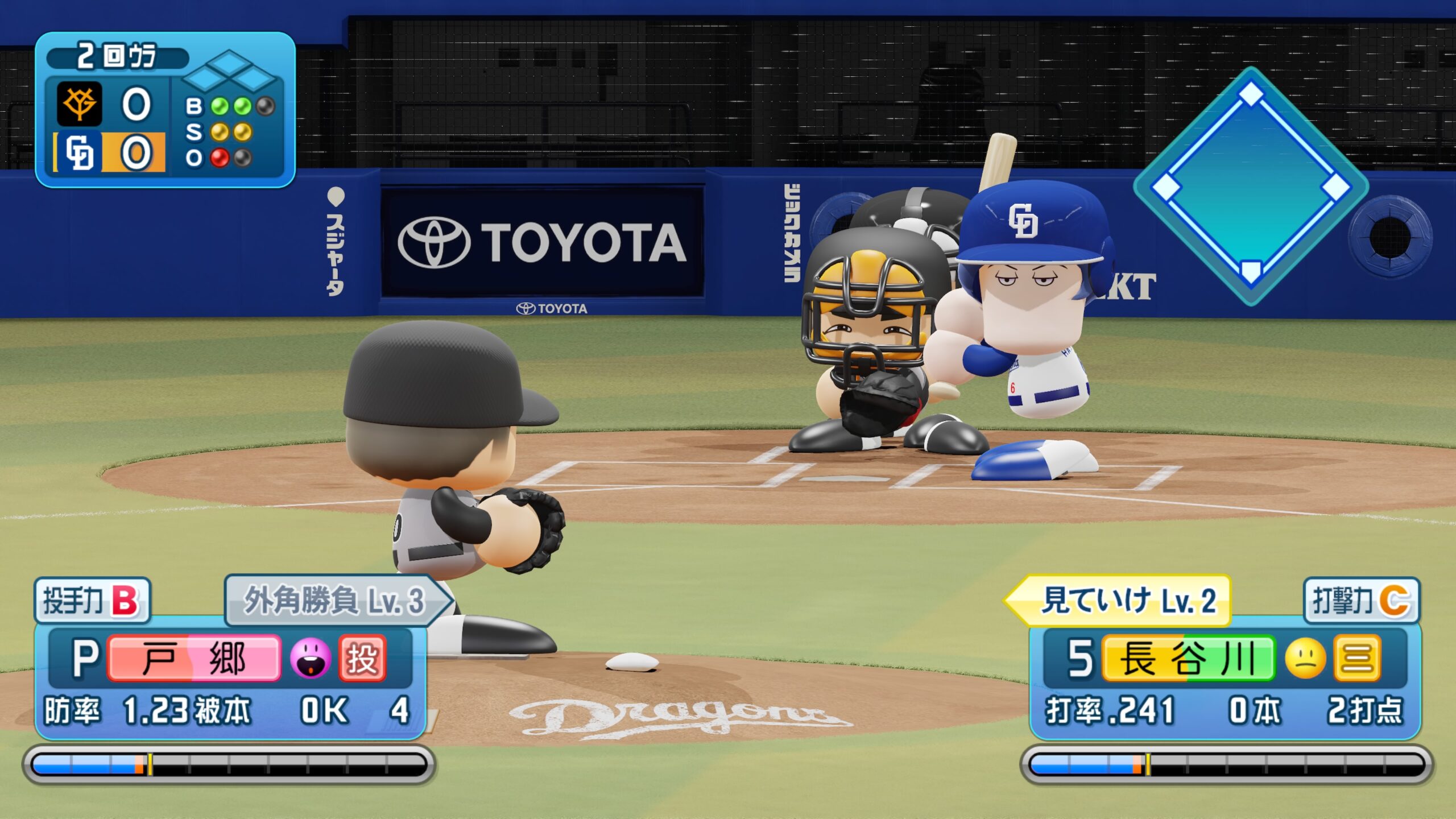
Task: Select pitcher 戸郷 name plate
Action: (x=193, y=658)
